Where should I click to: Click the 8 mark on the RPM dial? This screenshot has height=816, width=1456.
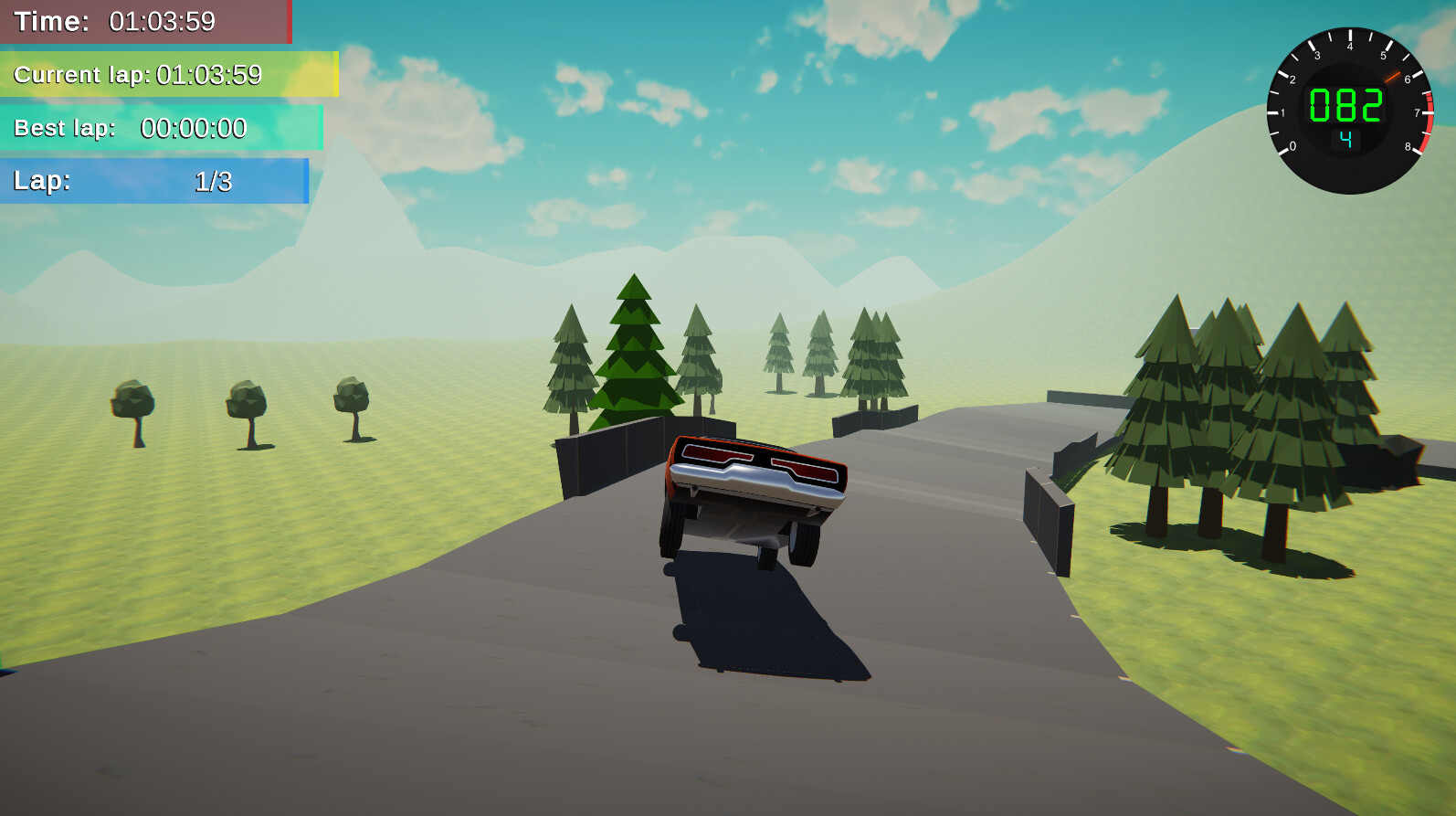1407,146
